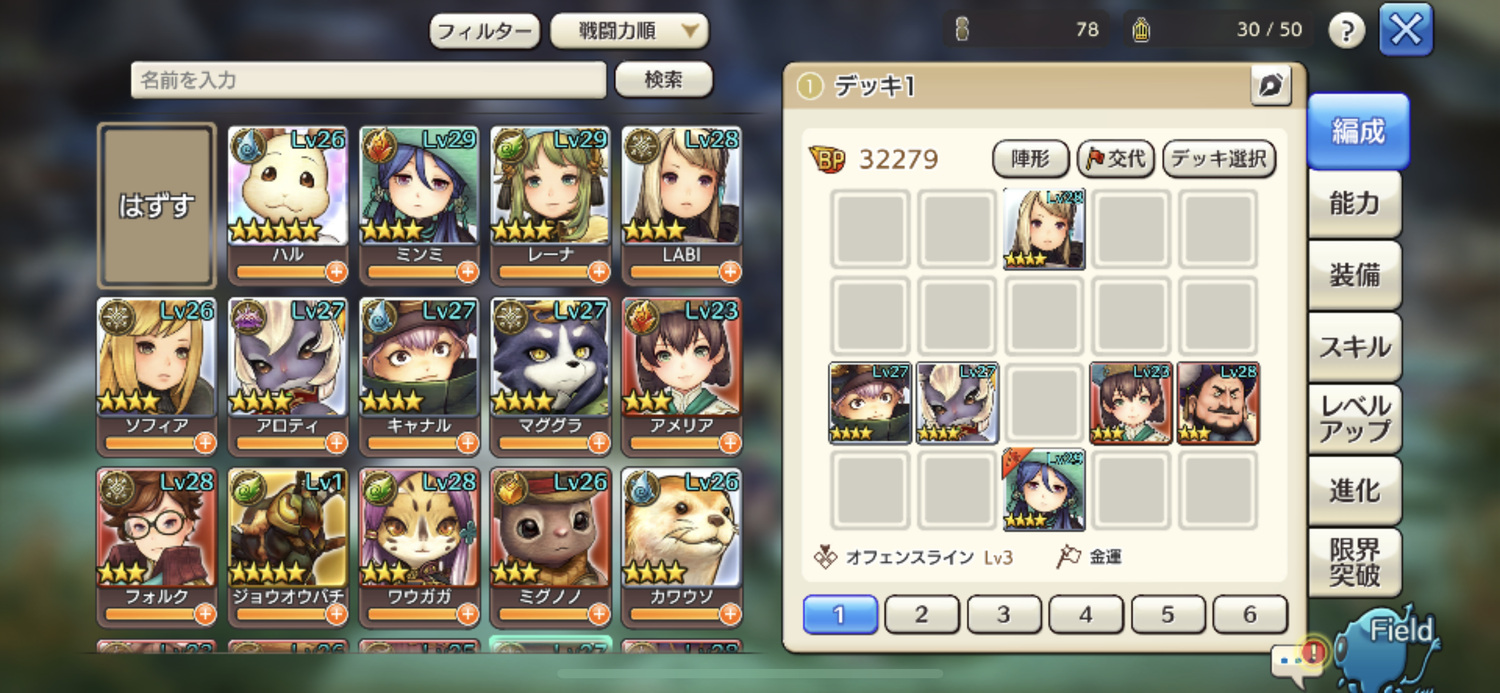Click the 検索 search button
1500x693 pixels.
[x=663, y=80]
